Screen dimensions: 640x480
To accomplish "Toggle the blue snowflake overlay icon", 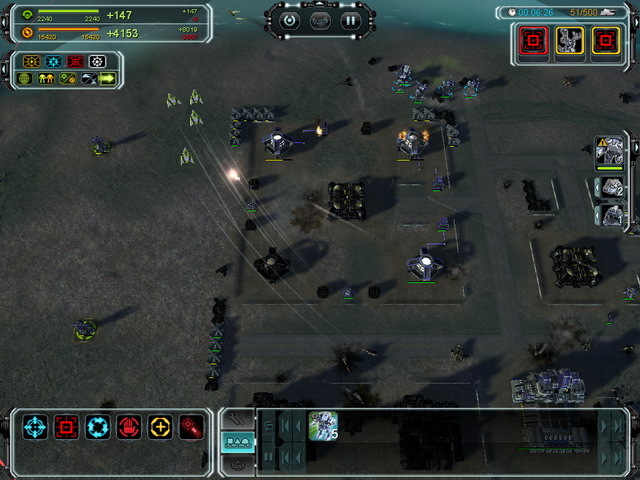I will [x=52, y=62].
